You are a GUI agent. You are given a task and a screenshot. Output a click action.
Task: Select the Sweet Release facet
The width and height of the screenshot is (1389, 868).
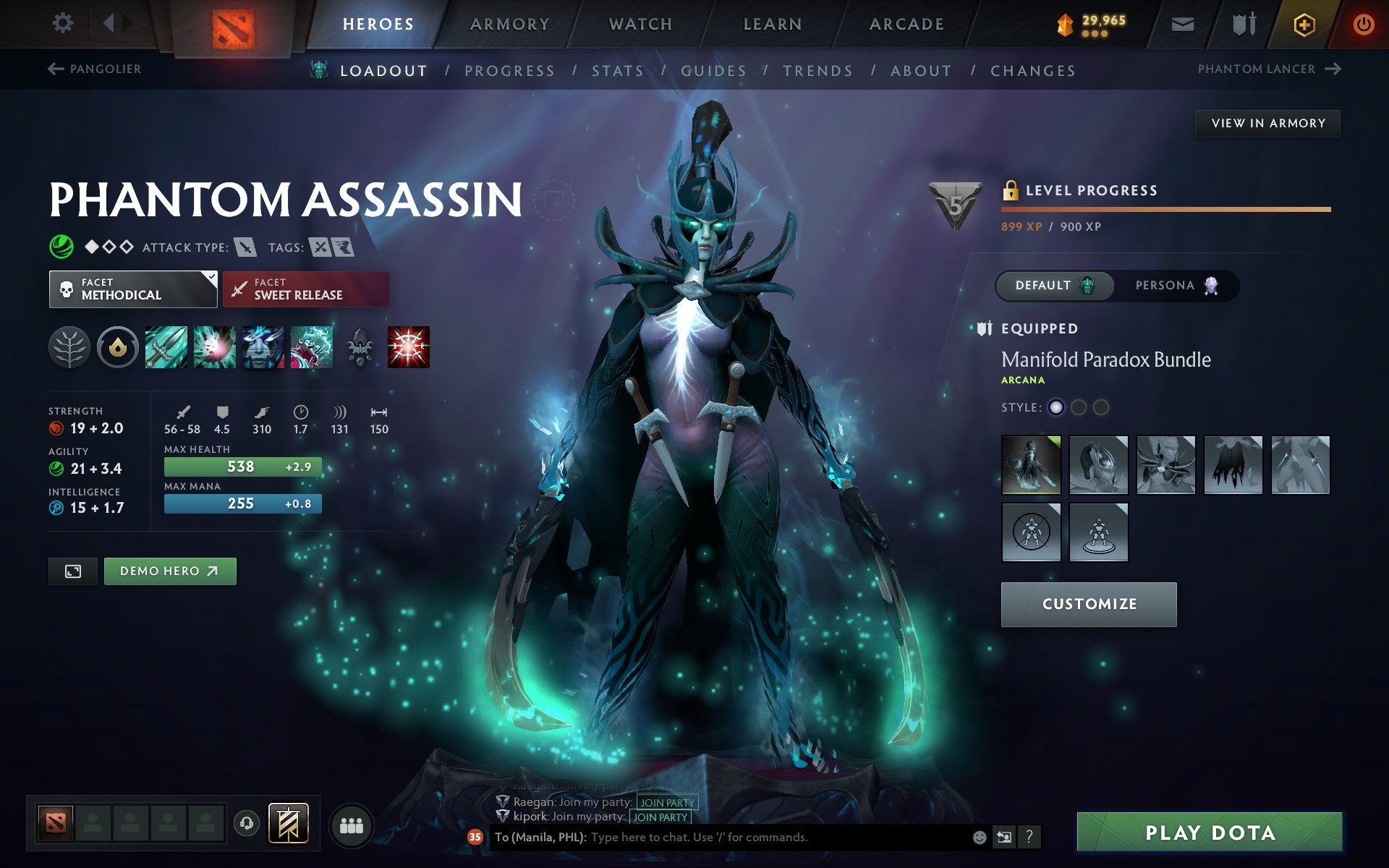click(305, 289)
